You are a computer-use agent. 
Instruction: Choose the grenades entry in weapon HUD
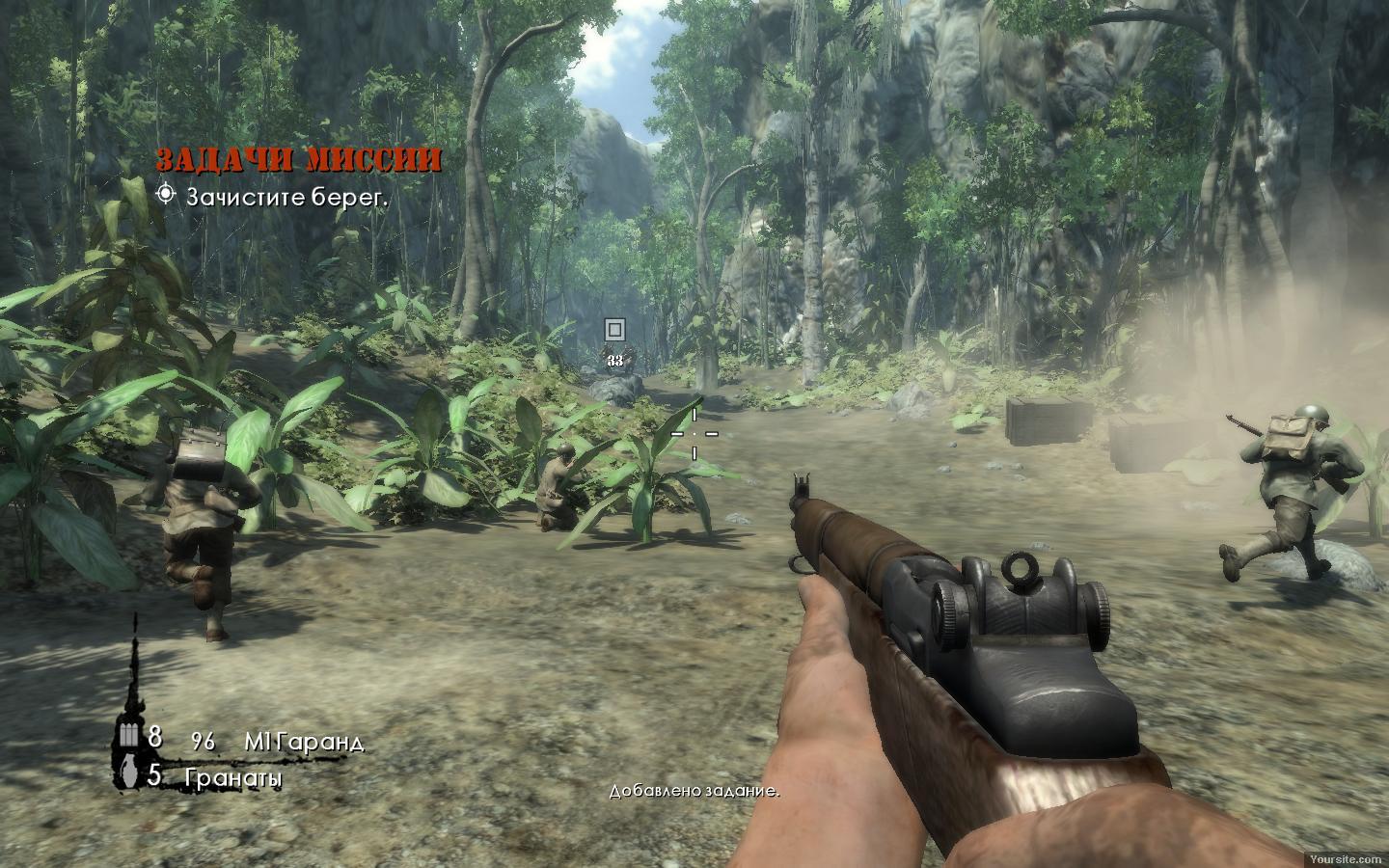coord(234,777)
